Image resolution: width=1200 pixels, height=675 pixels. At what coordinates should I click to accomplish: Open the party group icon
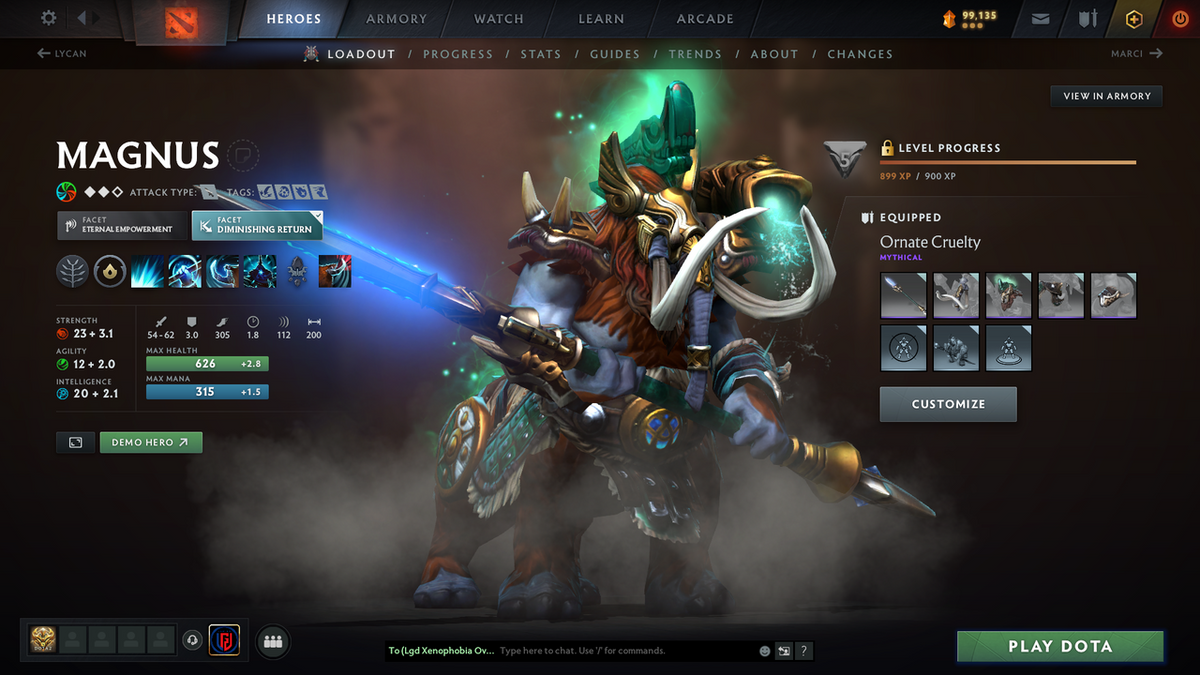pos(273,642)
